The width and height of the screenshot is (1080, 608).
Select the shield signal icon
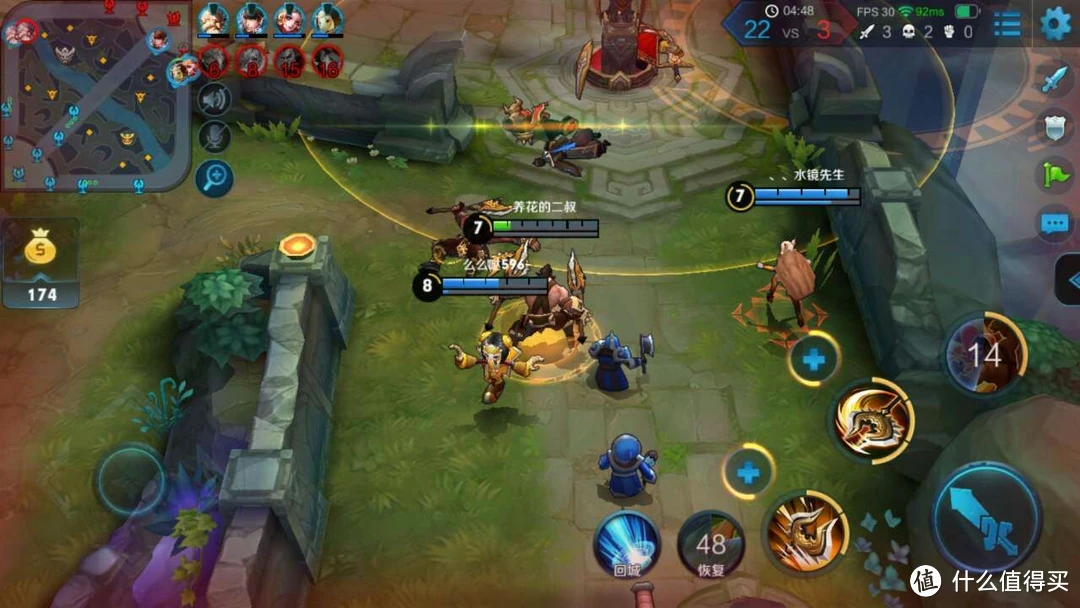pos(1055,126)
